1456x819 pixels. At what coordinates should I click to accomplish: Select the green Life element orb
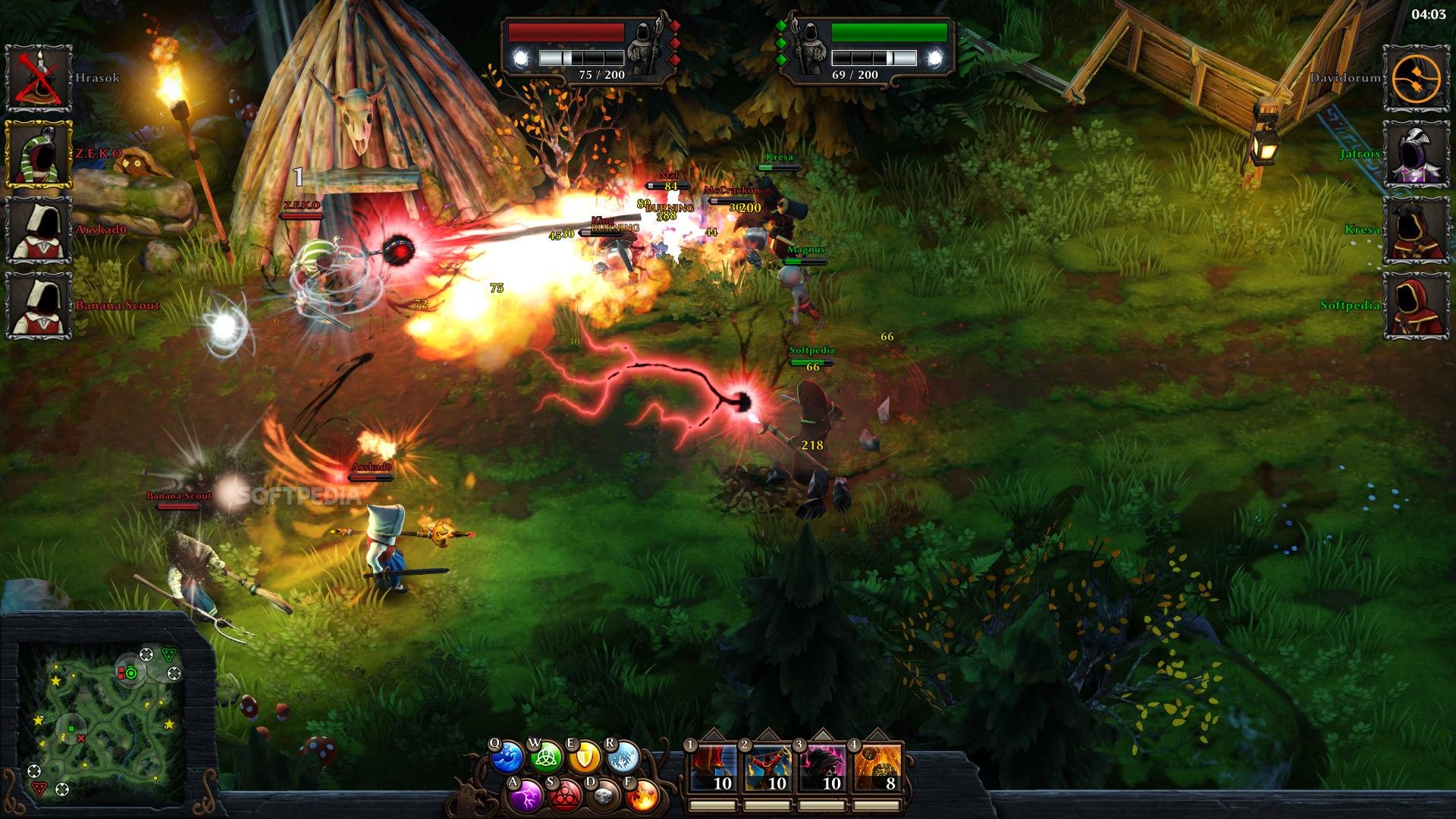[545, 757]
